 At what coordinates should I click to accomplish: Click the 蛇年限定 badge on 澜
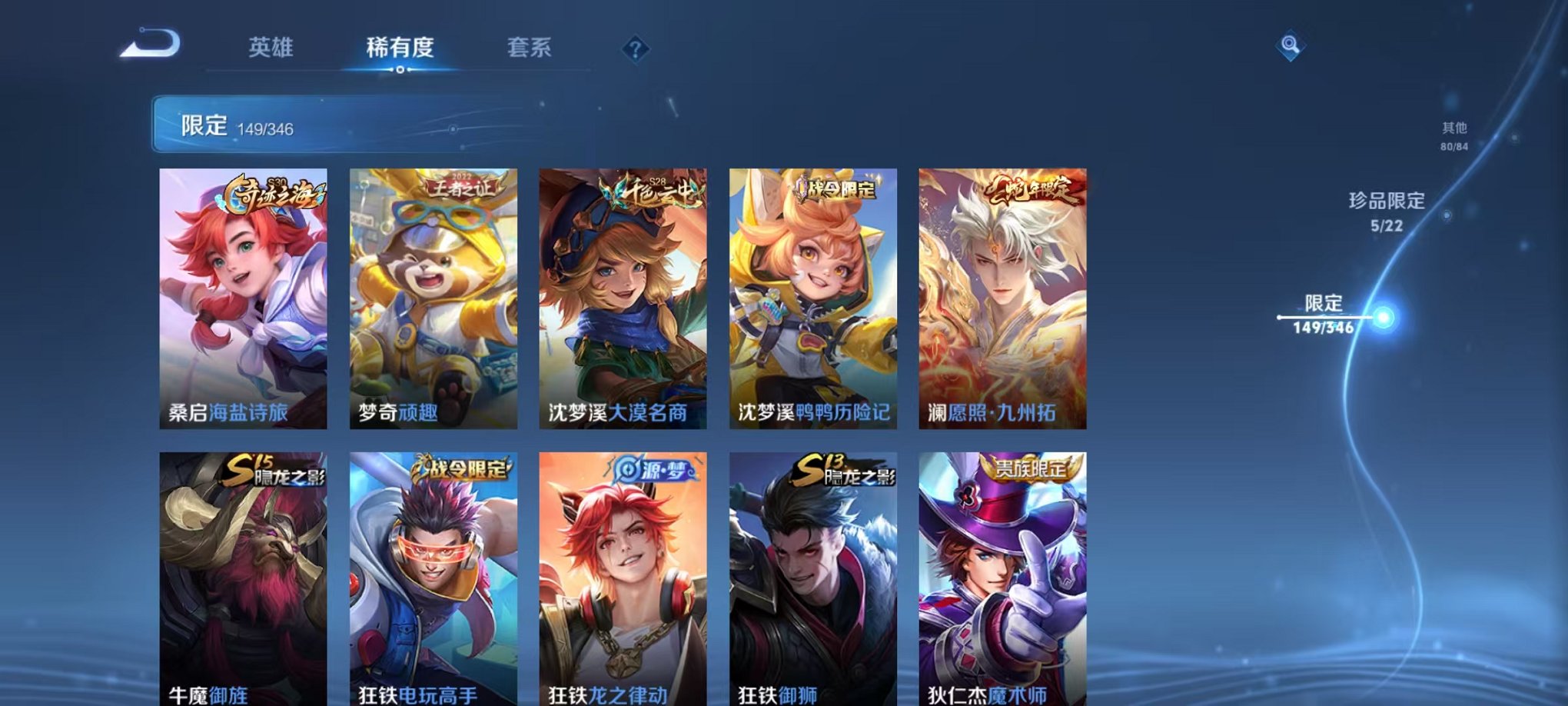pyautogui.click(x=1032, y=192)
